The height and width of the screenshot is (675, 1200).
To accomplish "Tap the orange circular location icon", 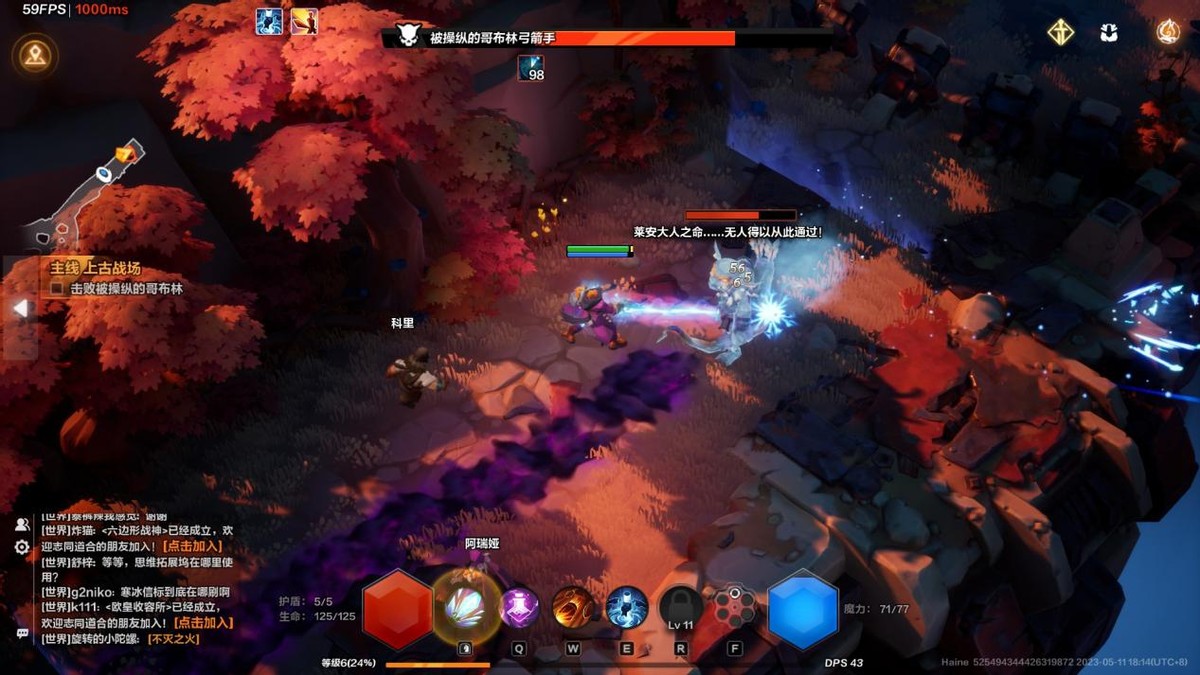I will pyautogui.click(x=36, y=54).
